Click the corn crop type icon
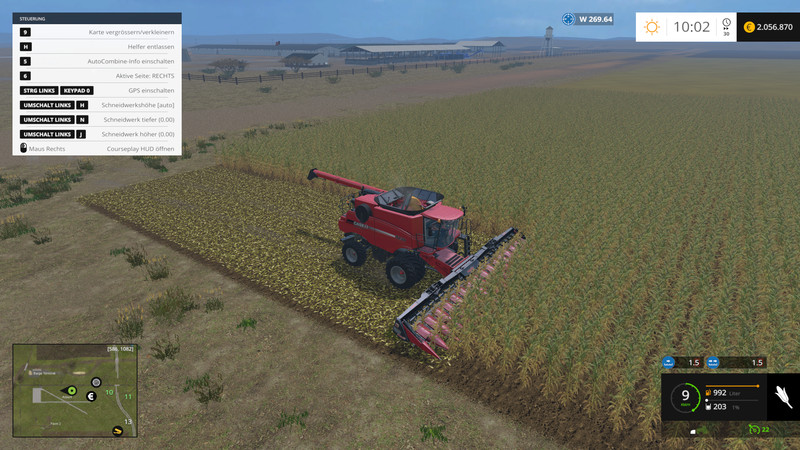Image resolution: width=800 pixels, height=450 pixels. 781,398
